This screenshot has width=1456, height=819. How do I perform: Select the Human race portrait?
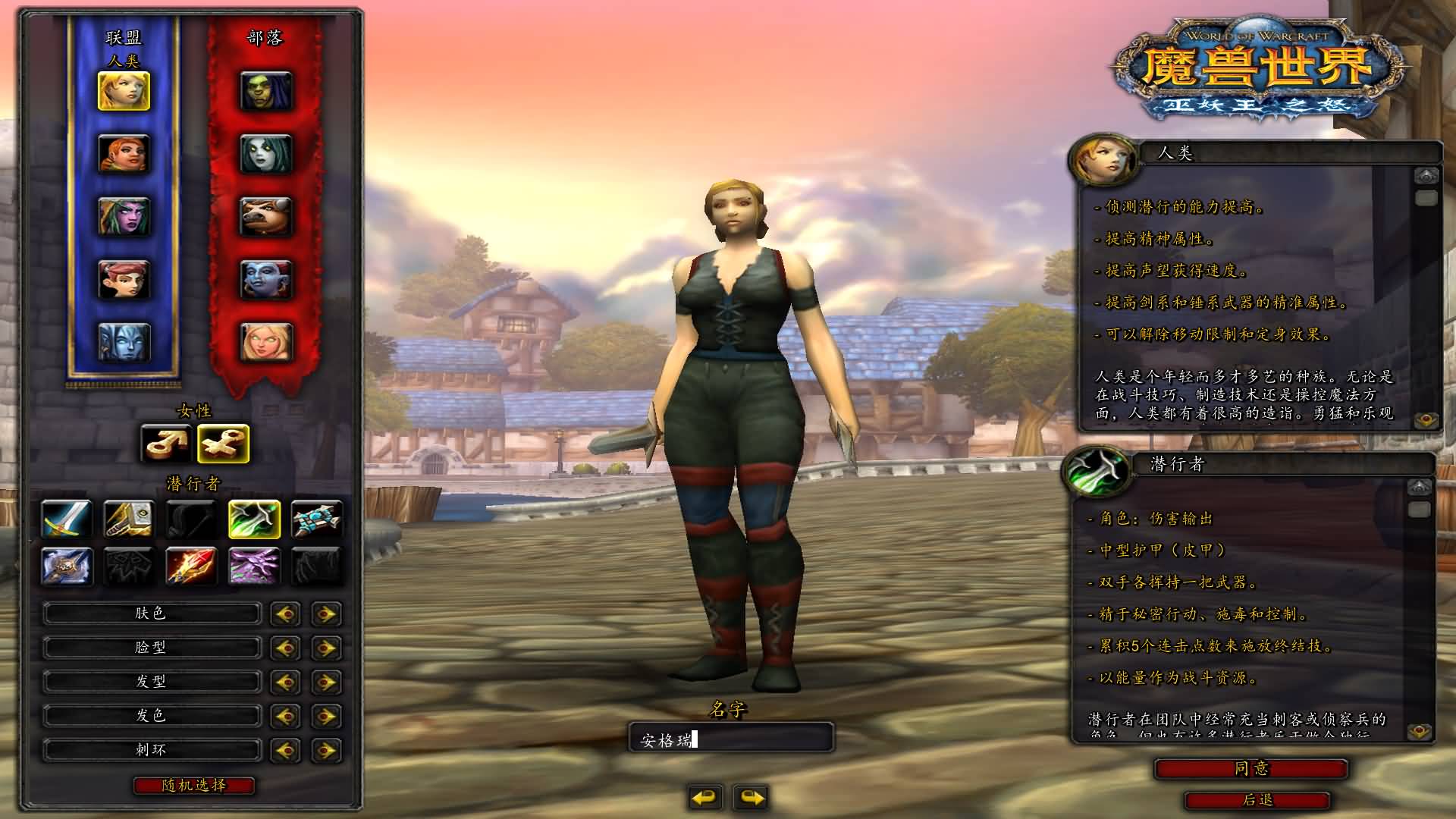tap(124, 91)
